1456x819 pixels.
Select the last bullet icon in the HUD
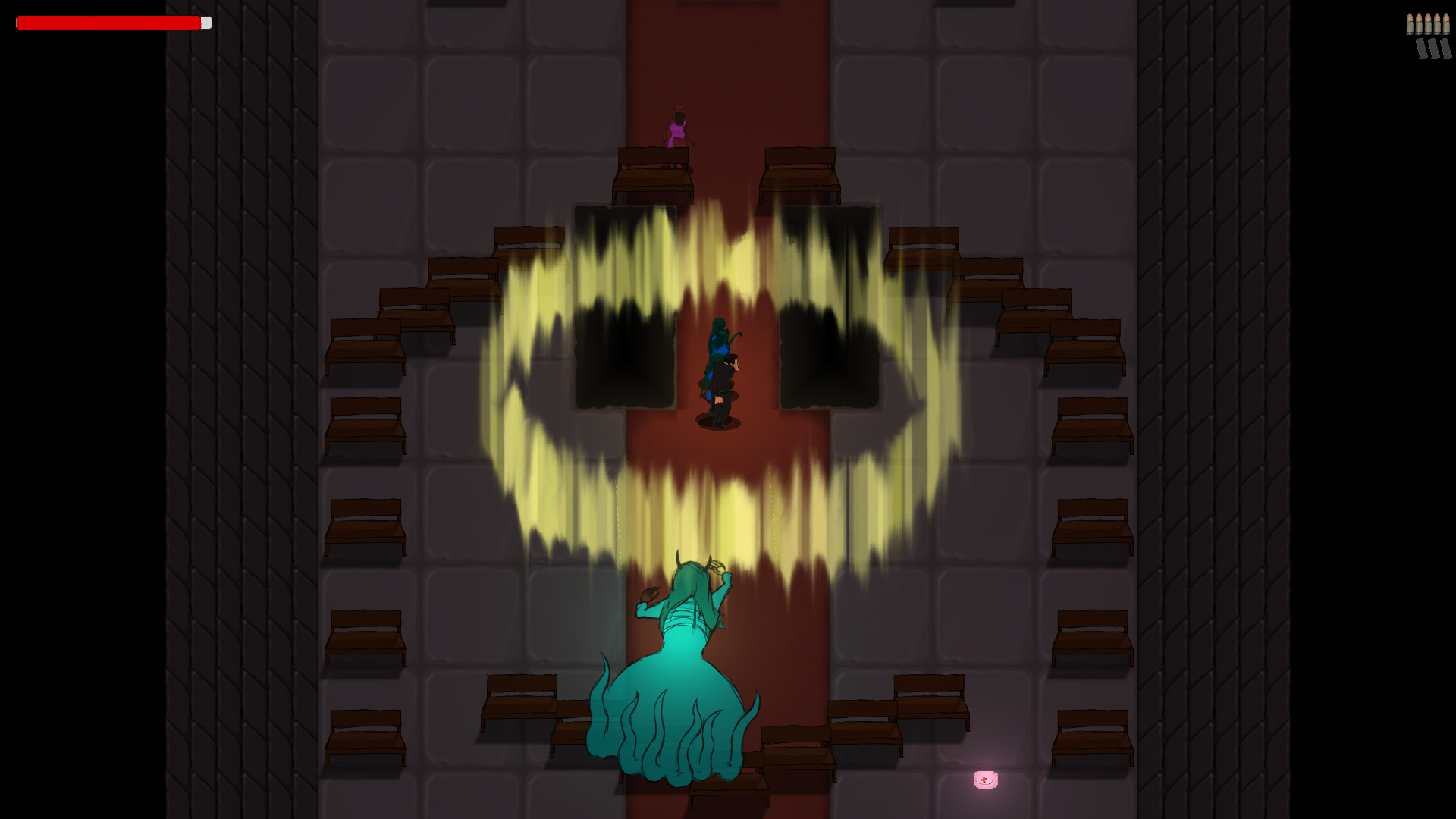pyautogui.click(x=1446, y=24)
